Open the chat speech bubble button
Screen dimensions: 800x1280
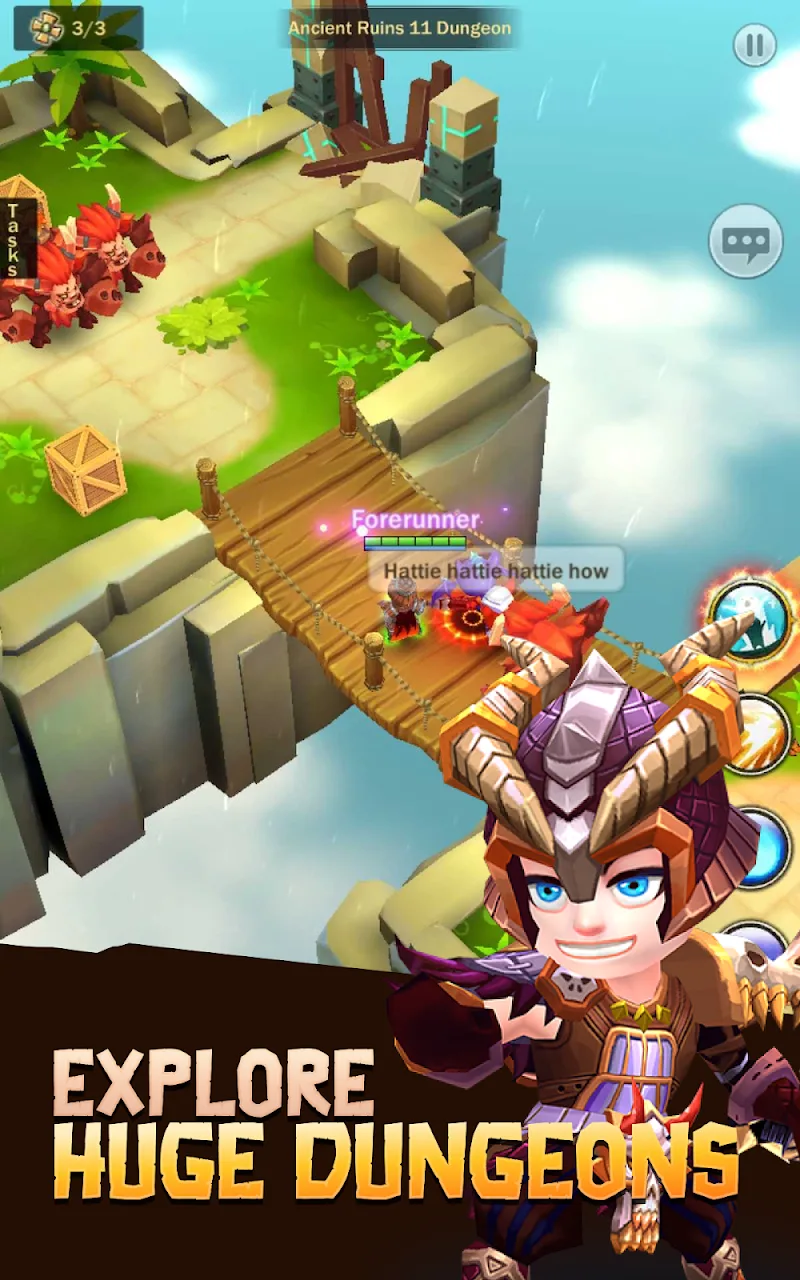tap(745, 241)
